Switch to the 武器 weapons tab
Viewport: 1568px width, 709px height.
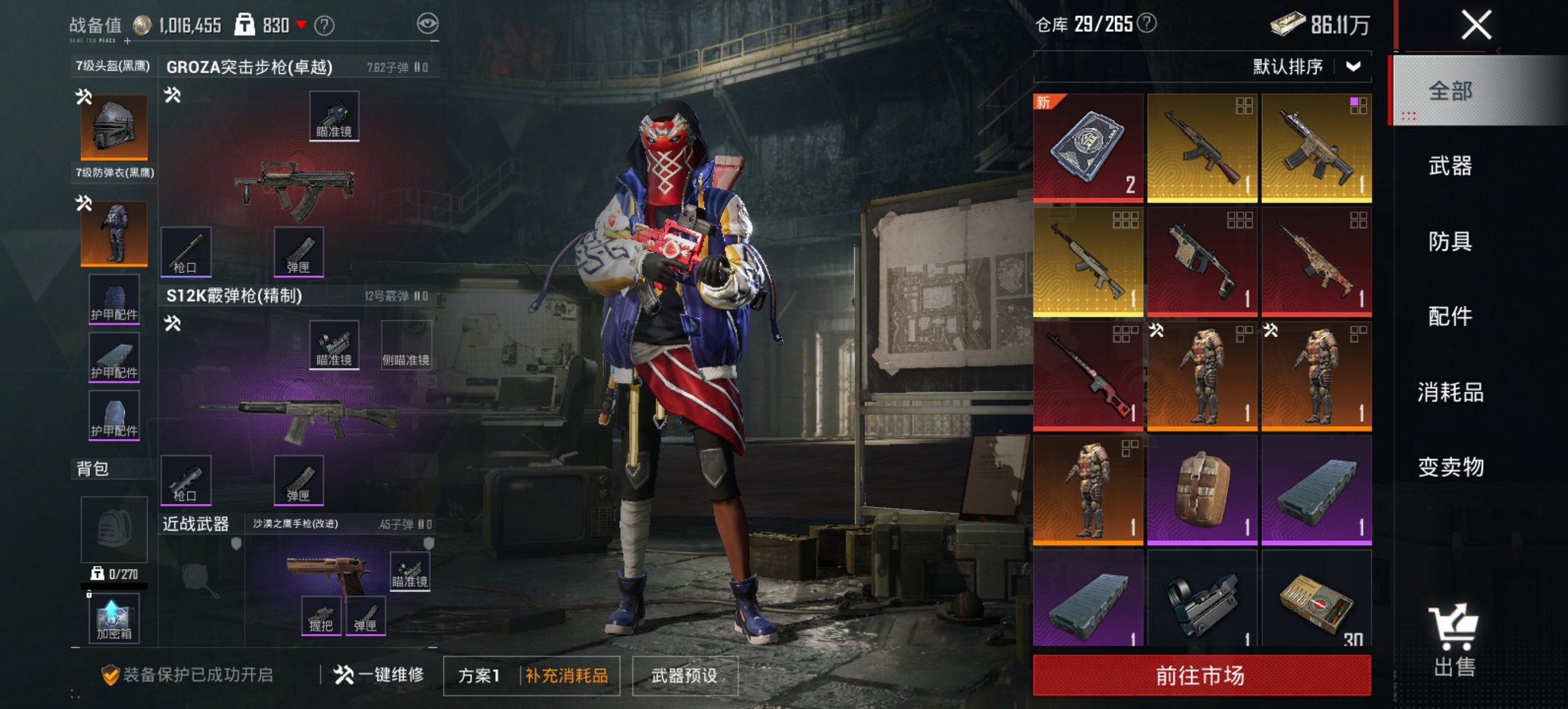[1448, 167]
